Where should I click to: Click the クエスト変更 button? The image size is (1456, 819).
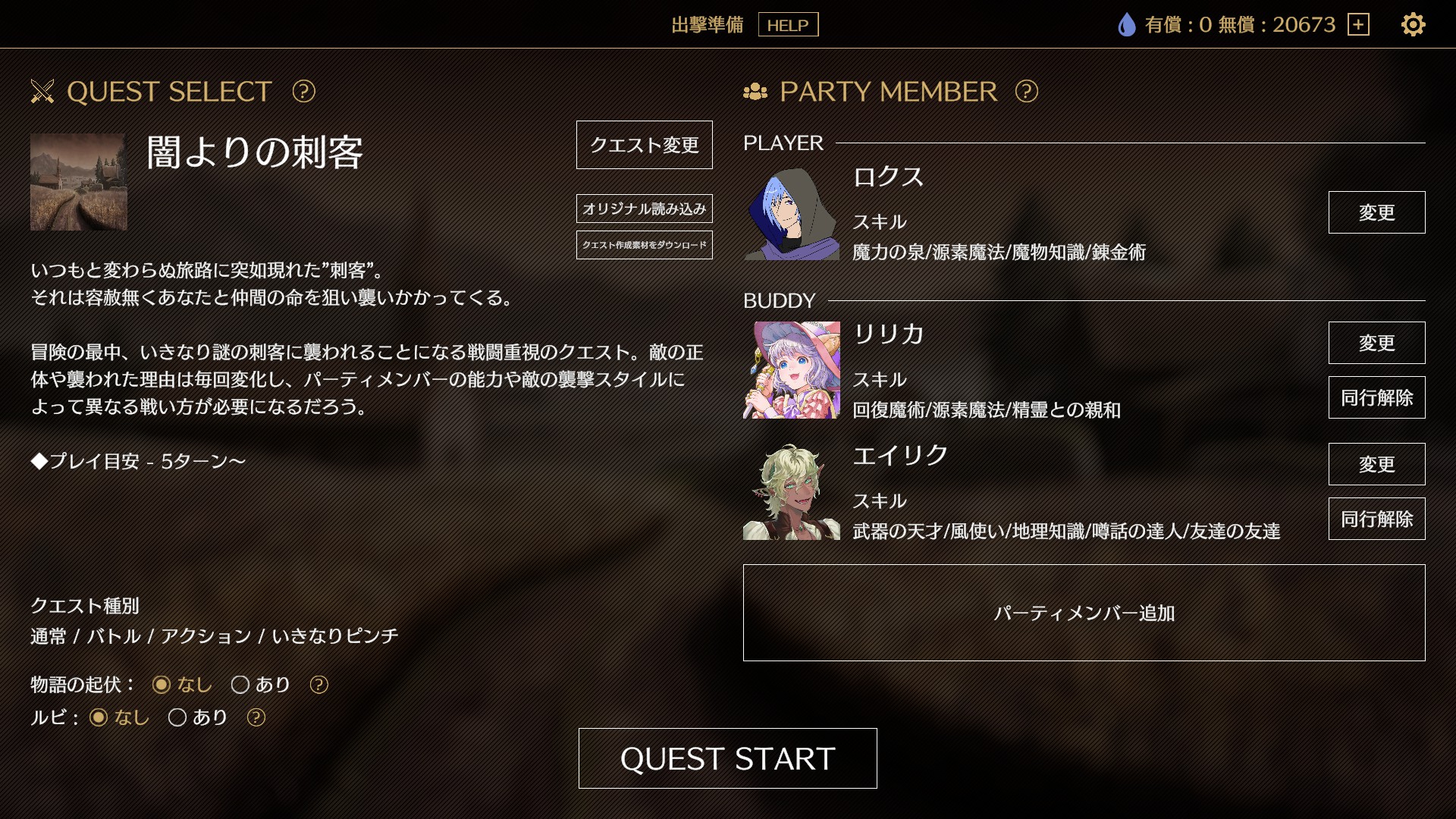[x=643, y=146]
